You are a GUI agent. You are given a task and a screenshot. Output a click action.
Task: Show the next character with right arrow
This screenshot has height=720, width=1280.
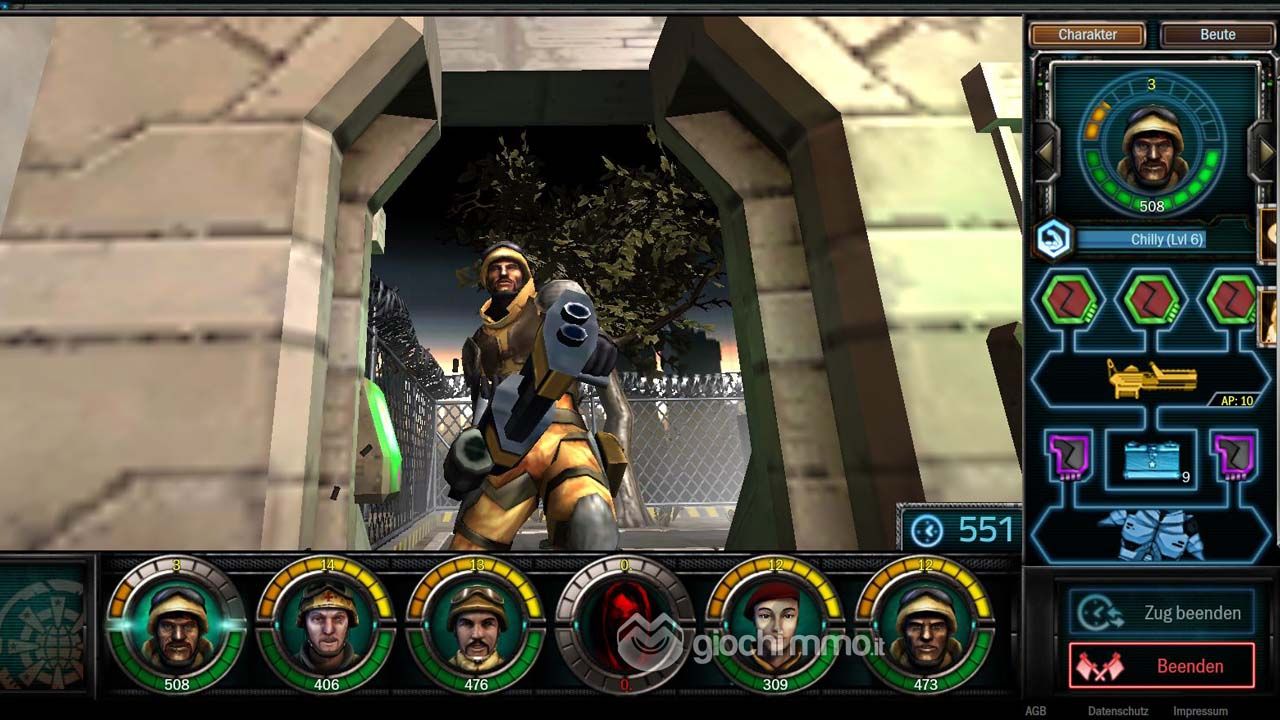pyautogui.click(x=1266, y=153)
